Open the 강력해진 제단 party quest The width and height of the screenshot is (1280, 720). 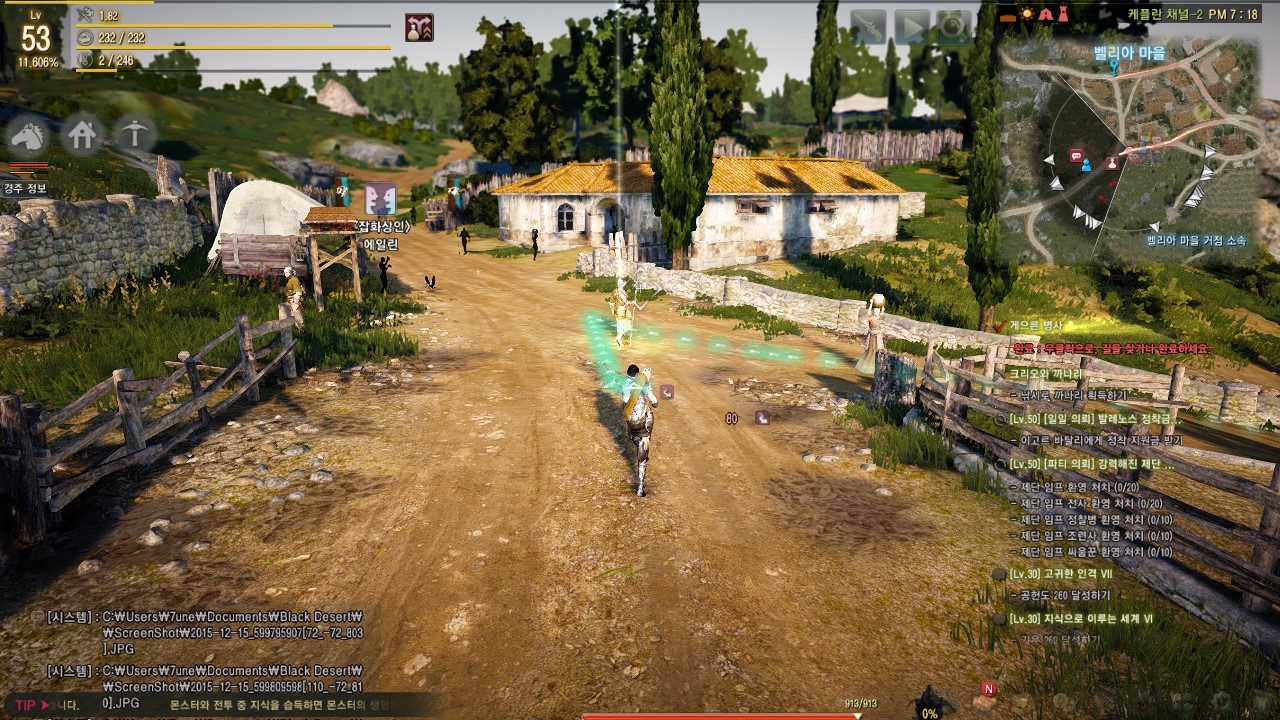(x=1091, y=464)
